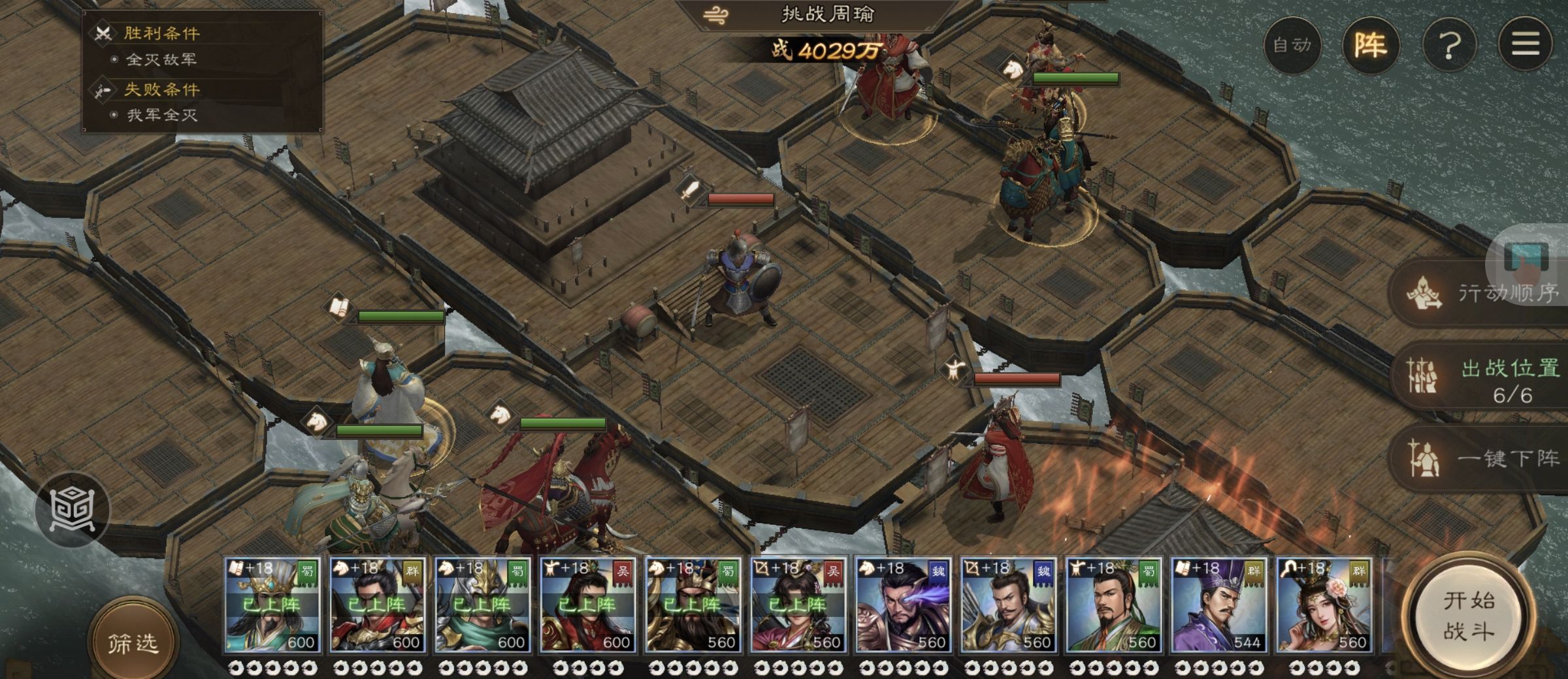Select the lady hero with pink flower
The width and height of the screenshot is (1568, 679).
1324,605
